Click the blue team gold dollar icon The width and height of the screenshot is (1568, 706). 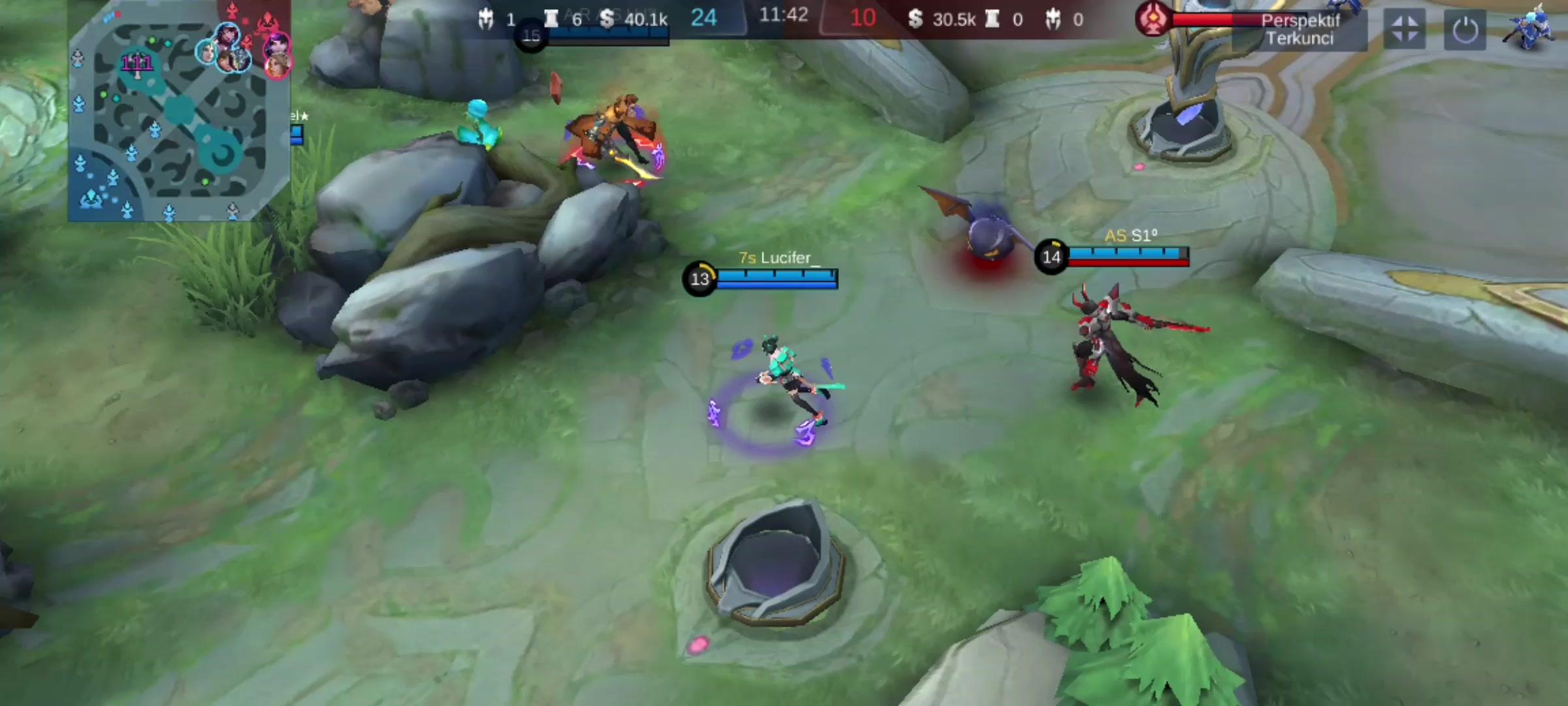608,20
